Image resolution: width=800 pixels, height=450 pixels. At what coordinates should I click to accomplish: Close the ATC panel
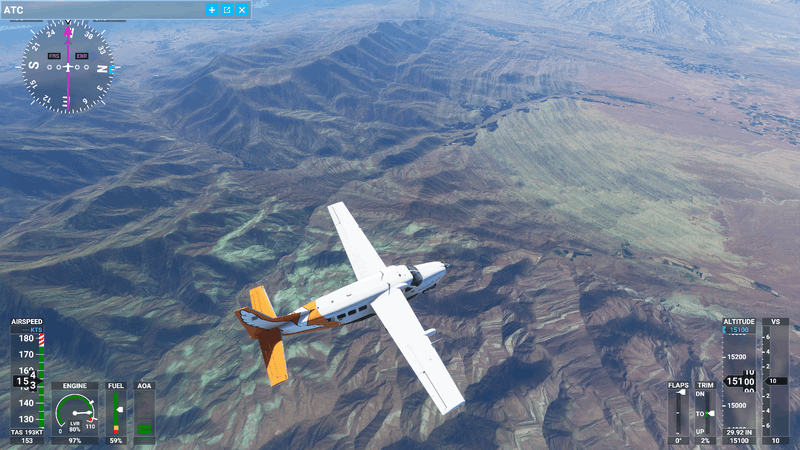(x=242, y=10)
